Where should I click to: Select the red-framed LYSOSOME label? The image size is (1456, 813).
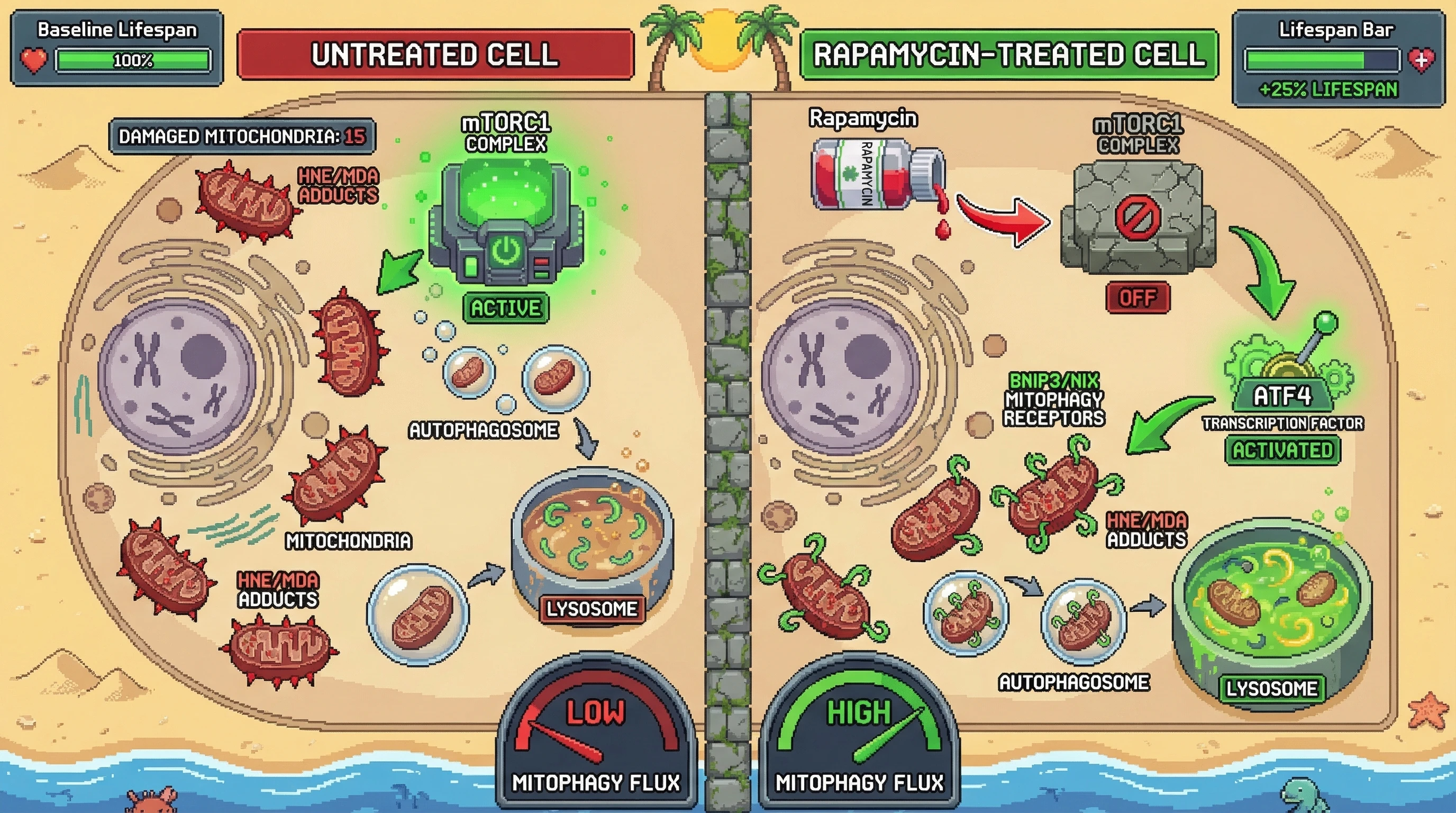592,609
